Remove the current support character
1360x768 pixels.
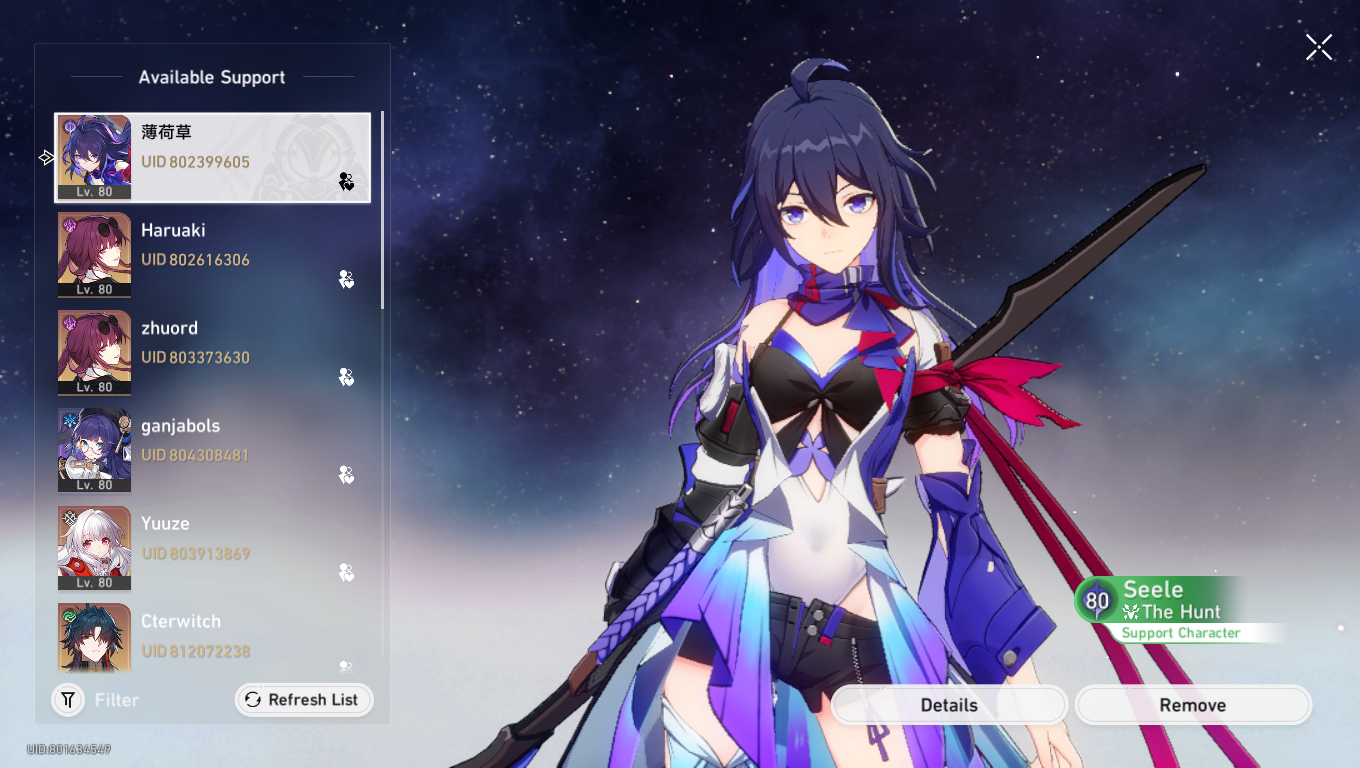(1192, 705)
